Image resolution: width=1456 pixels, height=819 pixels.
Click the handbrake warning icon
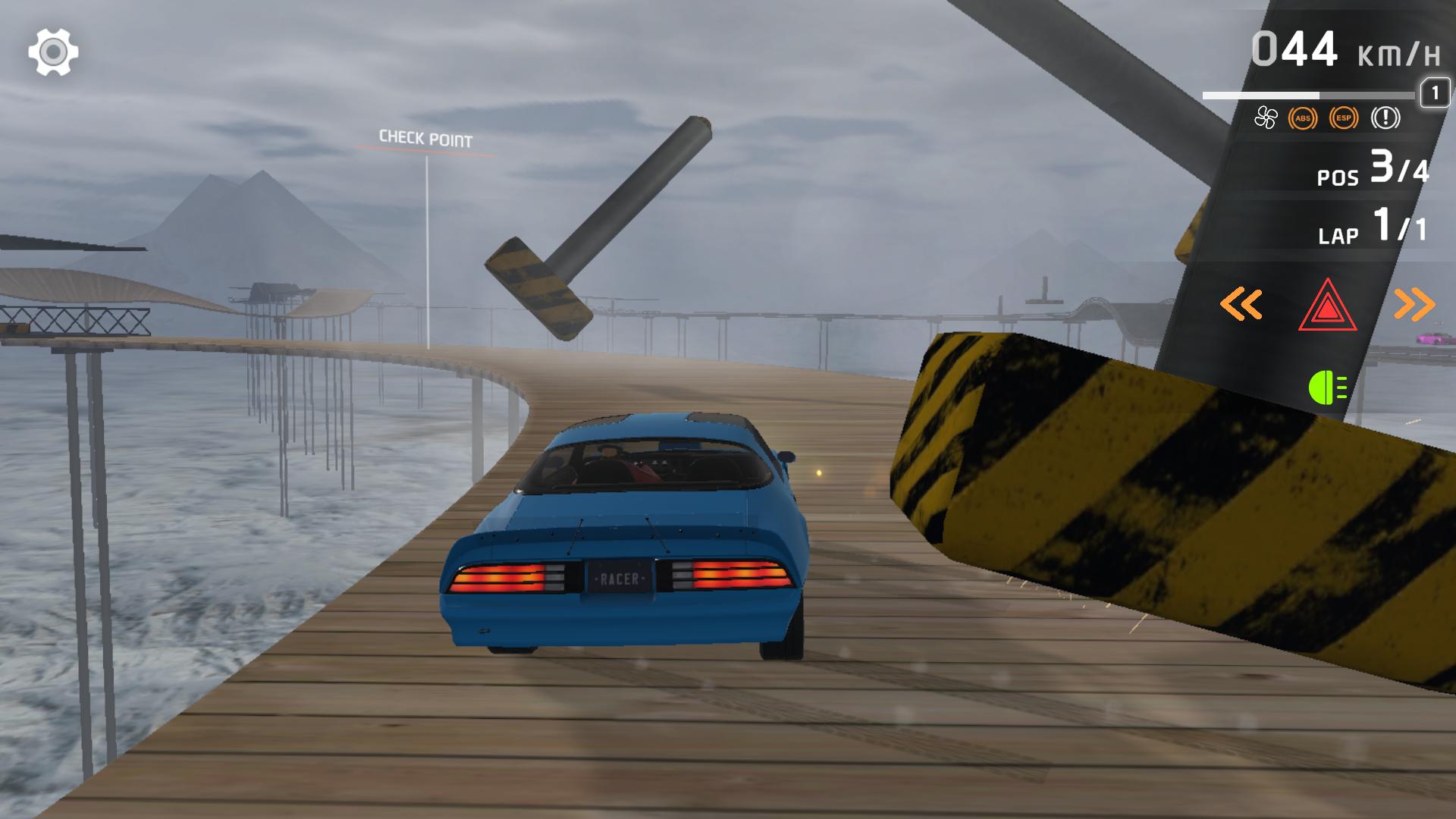1385,118
